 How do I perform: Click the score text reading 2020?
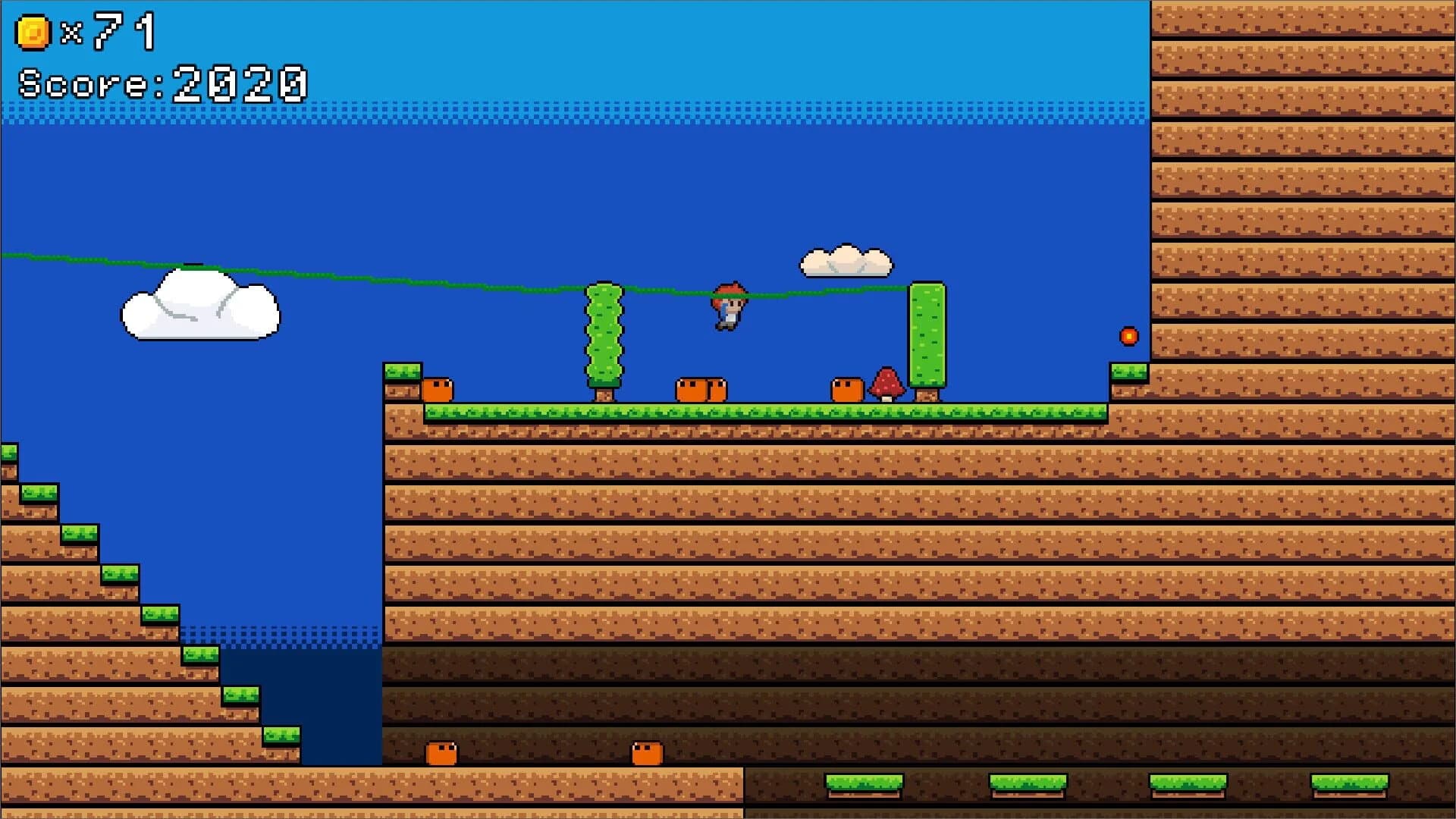coord(163,83)
